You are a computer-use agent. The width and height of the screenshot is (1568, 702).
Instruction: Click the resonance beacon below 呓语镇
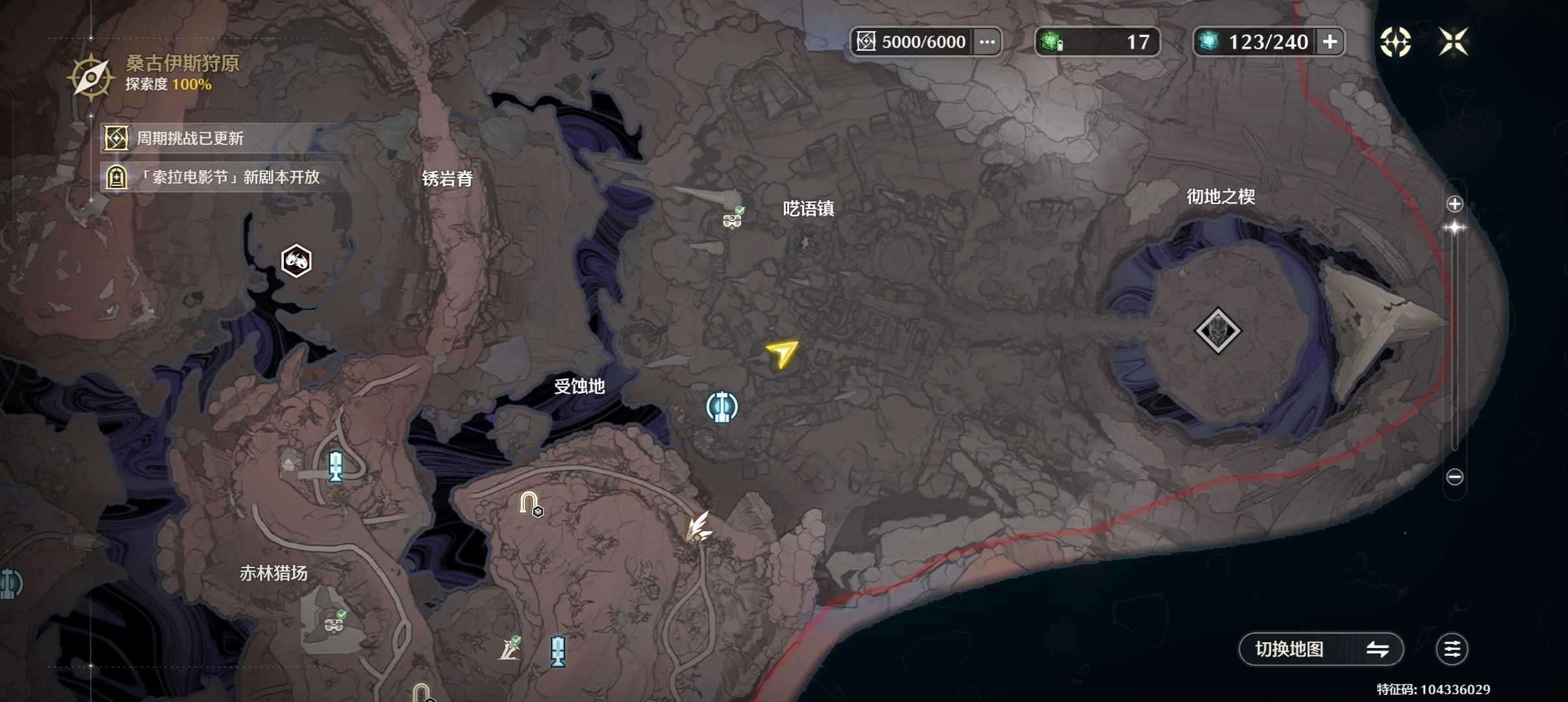point(723,407)
